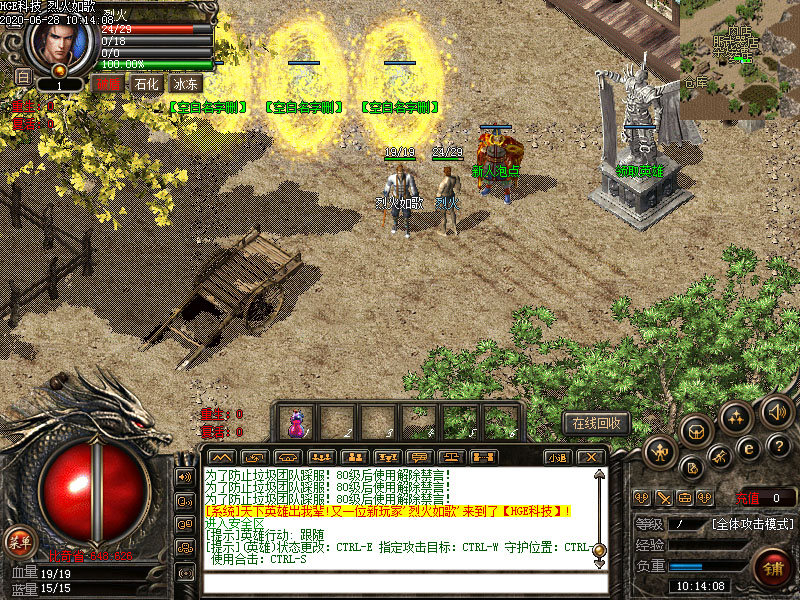800x600 pixels.
Task: Open the help question mark button
Action: click(780, 445)
